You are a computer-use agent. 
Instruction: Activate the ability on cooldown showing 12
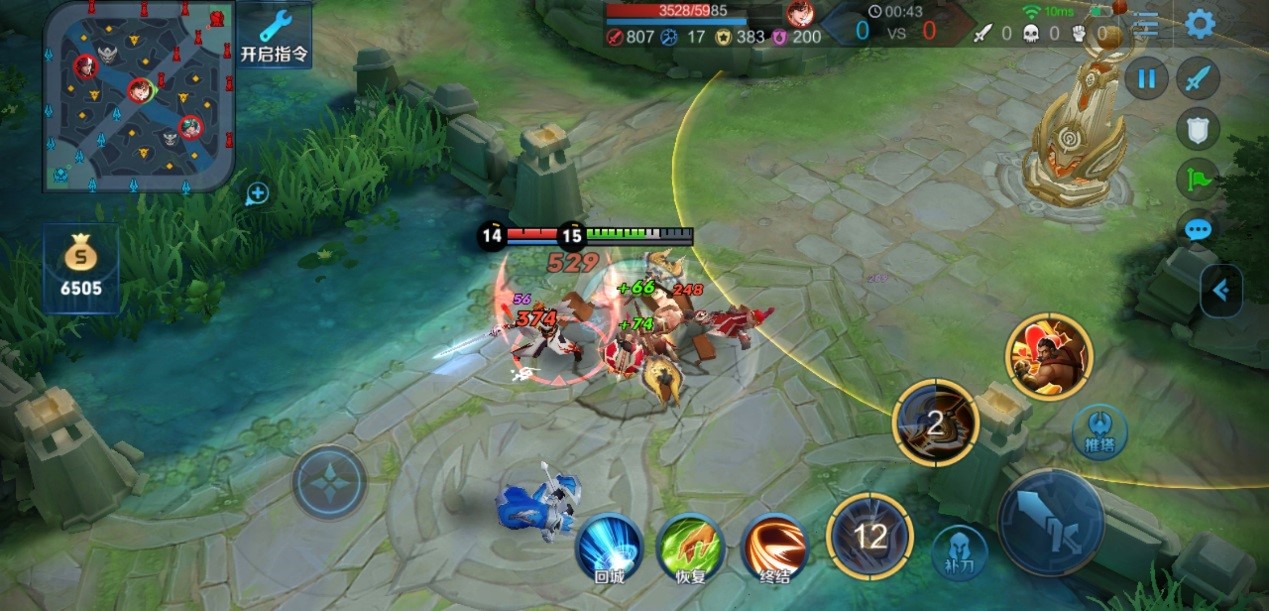coord(870,536)
